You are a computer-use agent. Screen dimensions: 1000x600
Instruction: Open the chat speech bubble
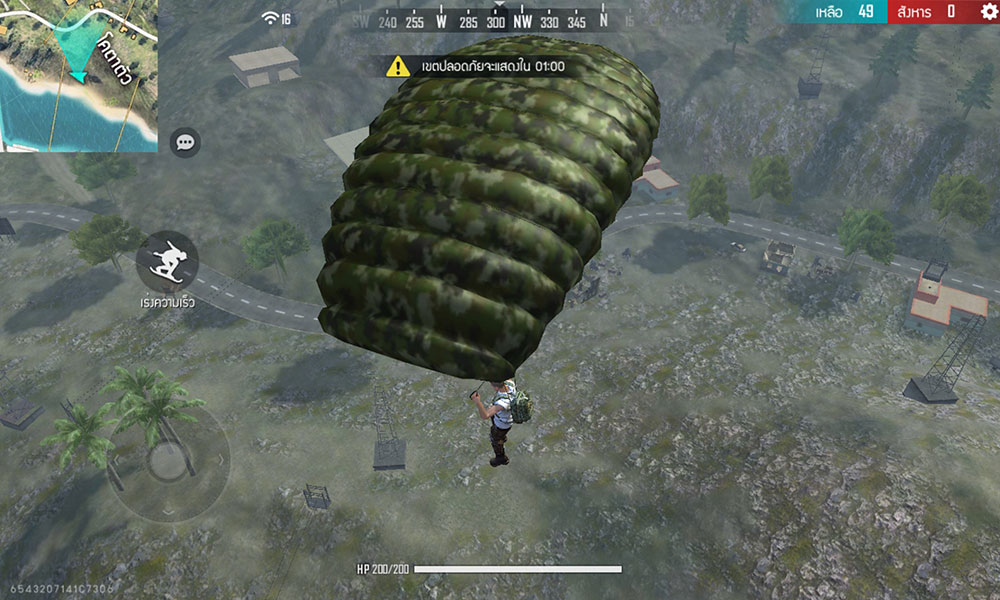(185, 143)
